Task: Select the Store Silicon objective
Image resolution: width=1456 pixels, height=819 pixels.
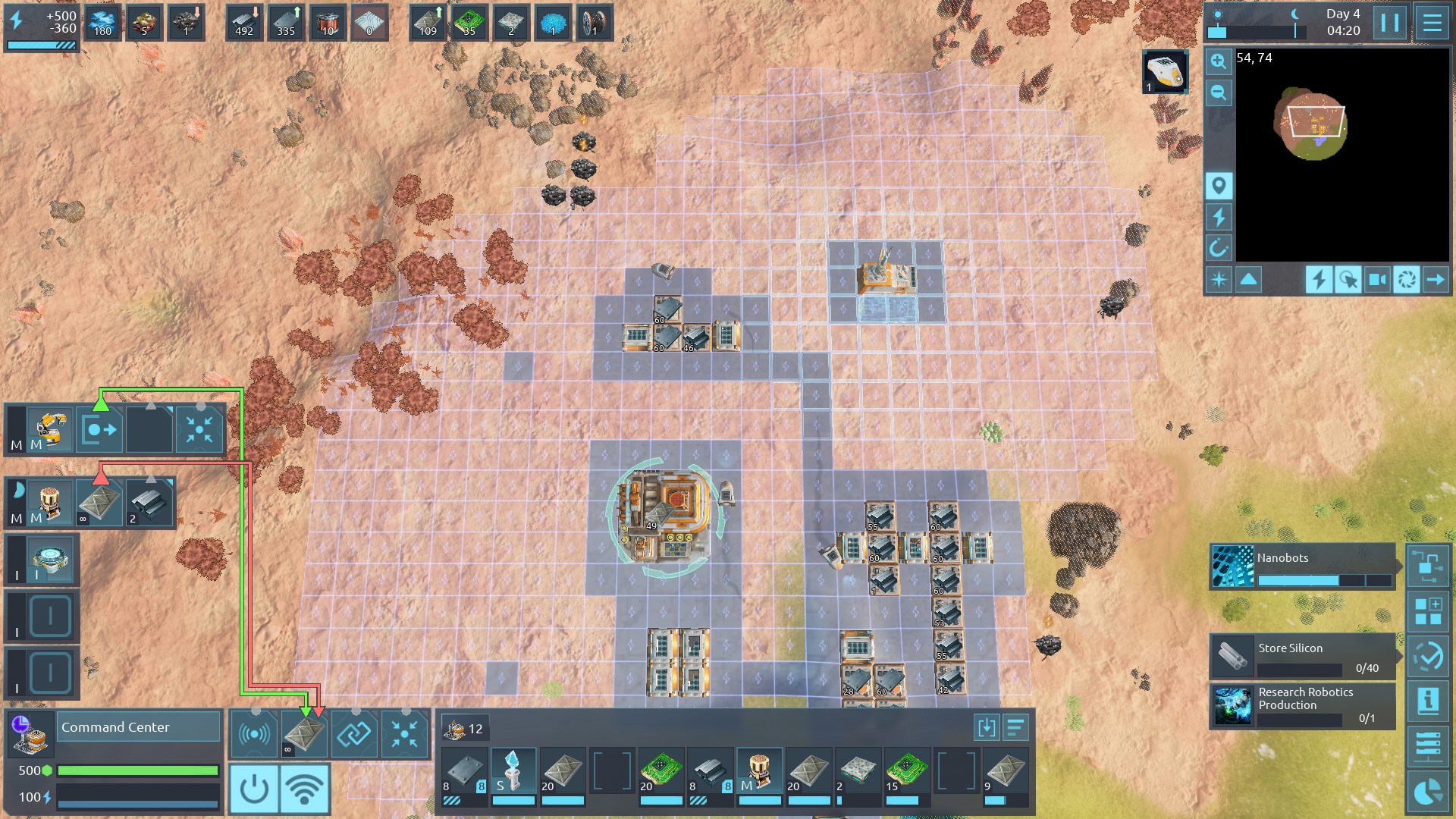Action: (1302, 656)
